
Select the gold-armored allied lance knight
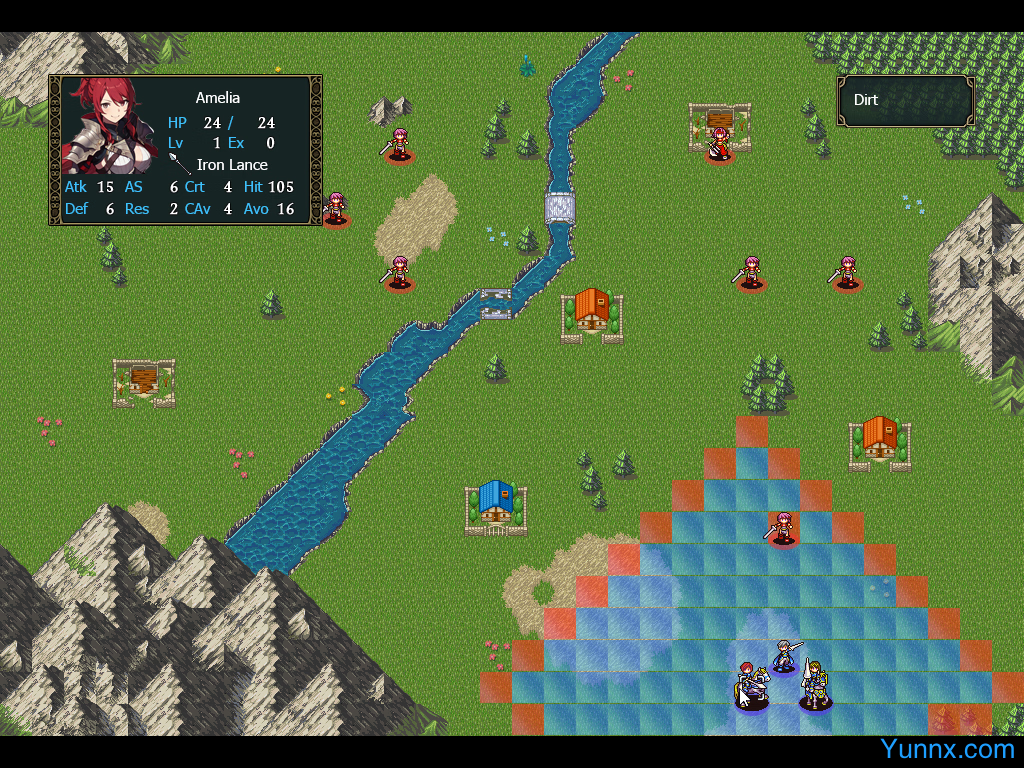pos(815,686)
